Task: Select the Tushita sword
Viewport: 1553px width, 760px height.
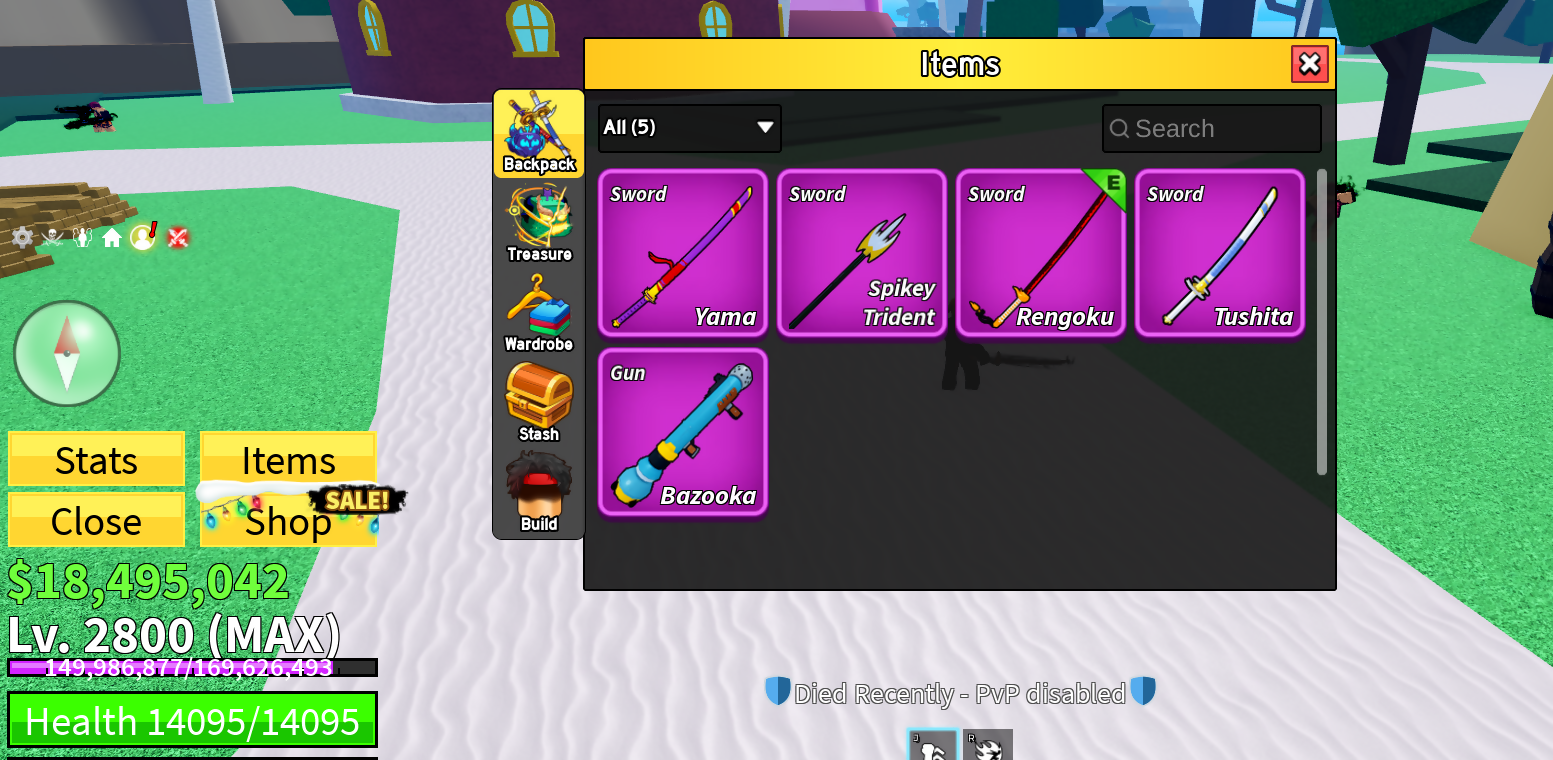Action: [1219, 253]
